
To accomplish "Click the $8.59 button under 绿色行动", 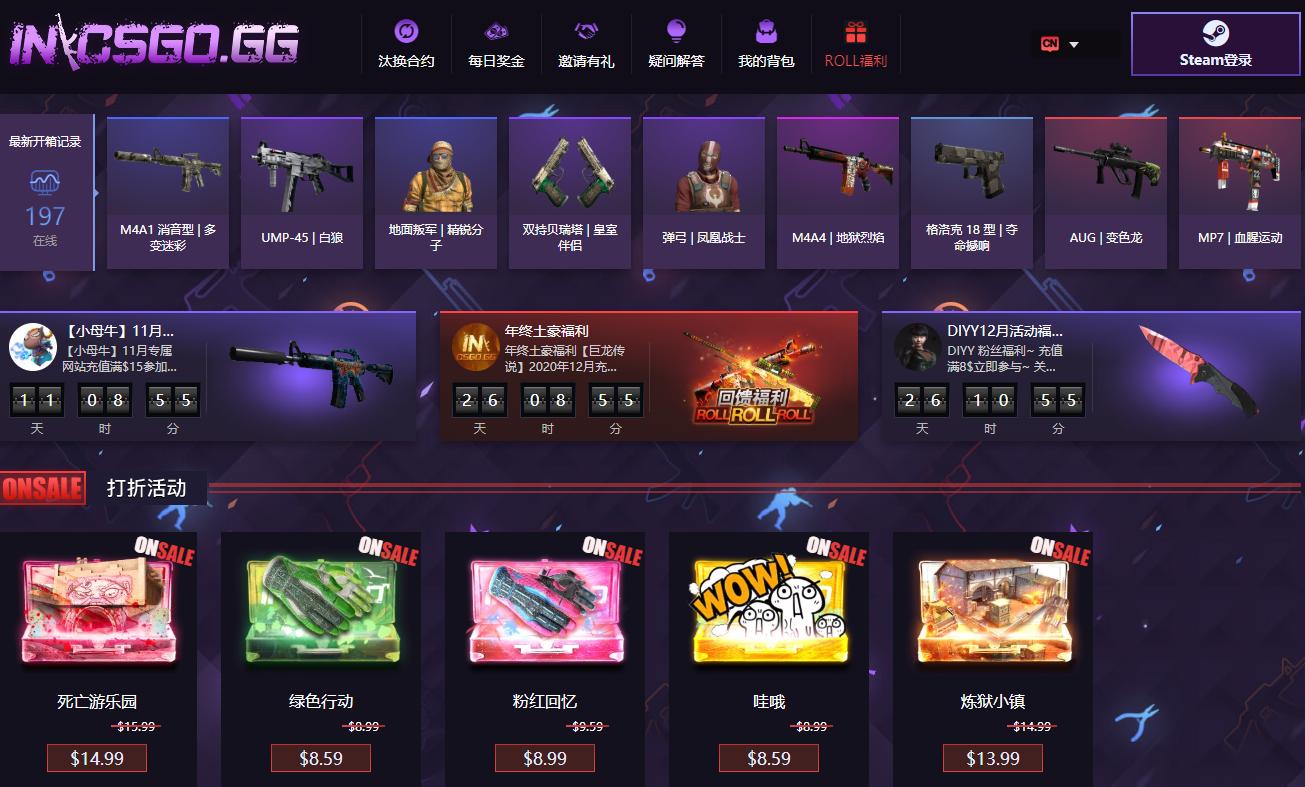I will pyautogui.click(x=320, y=758).
